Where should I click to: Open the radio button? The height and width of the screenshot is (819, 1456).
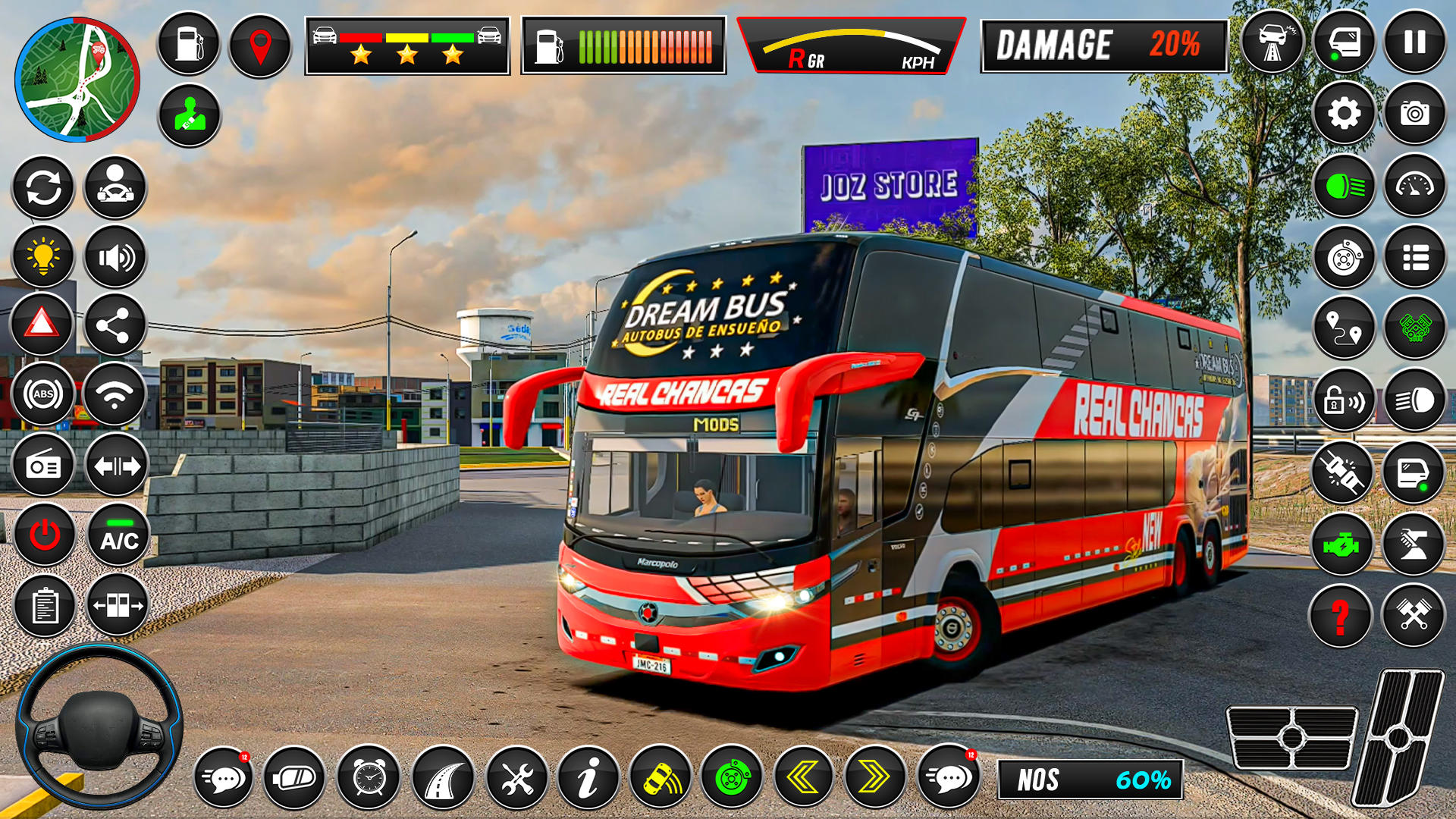point(43,466)
